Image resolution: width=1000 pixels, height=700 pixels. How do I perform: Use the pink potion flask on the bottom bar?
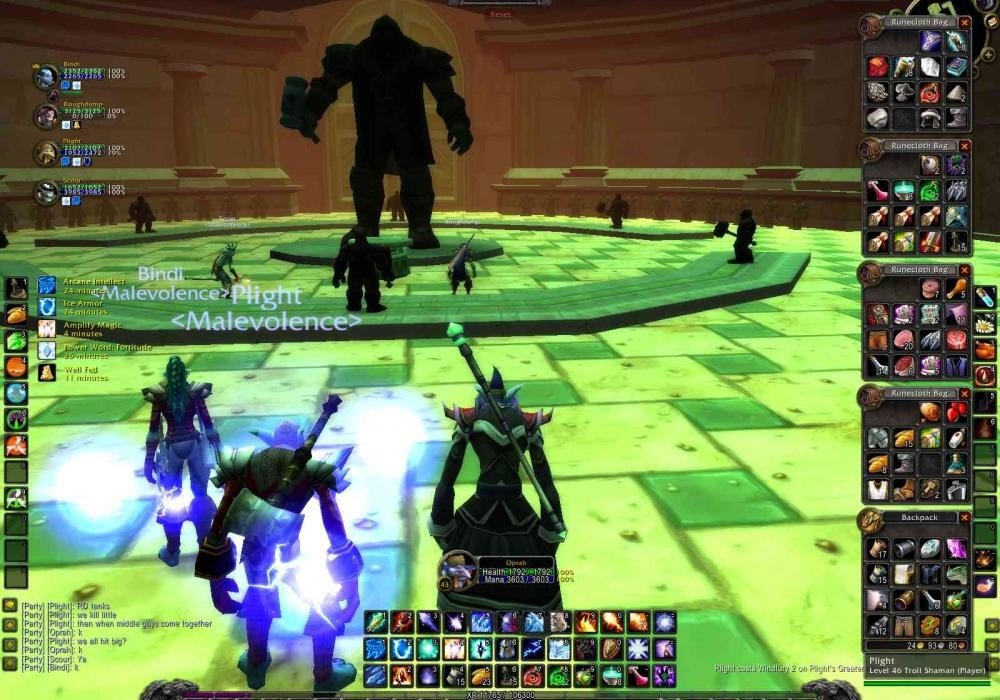pos(636,675)
